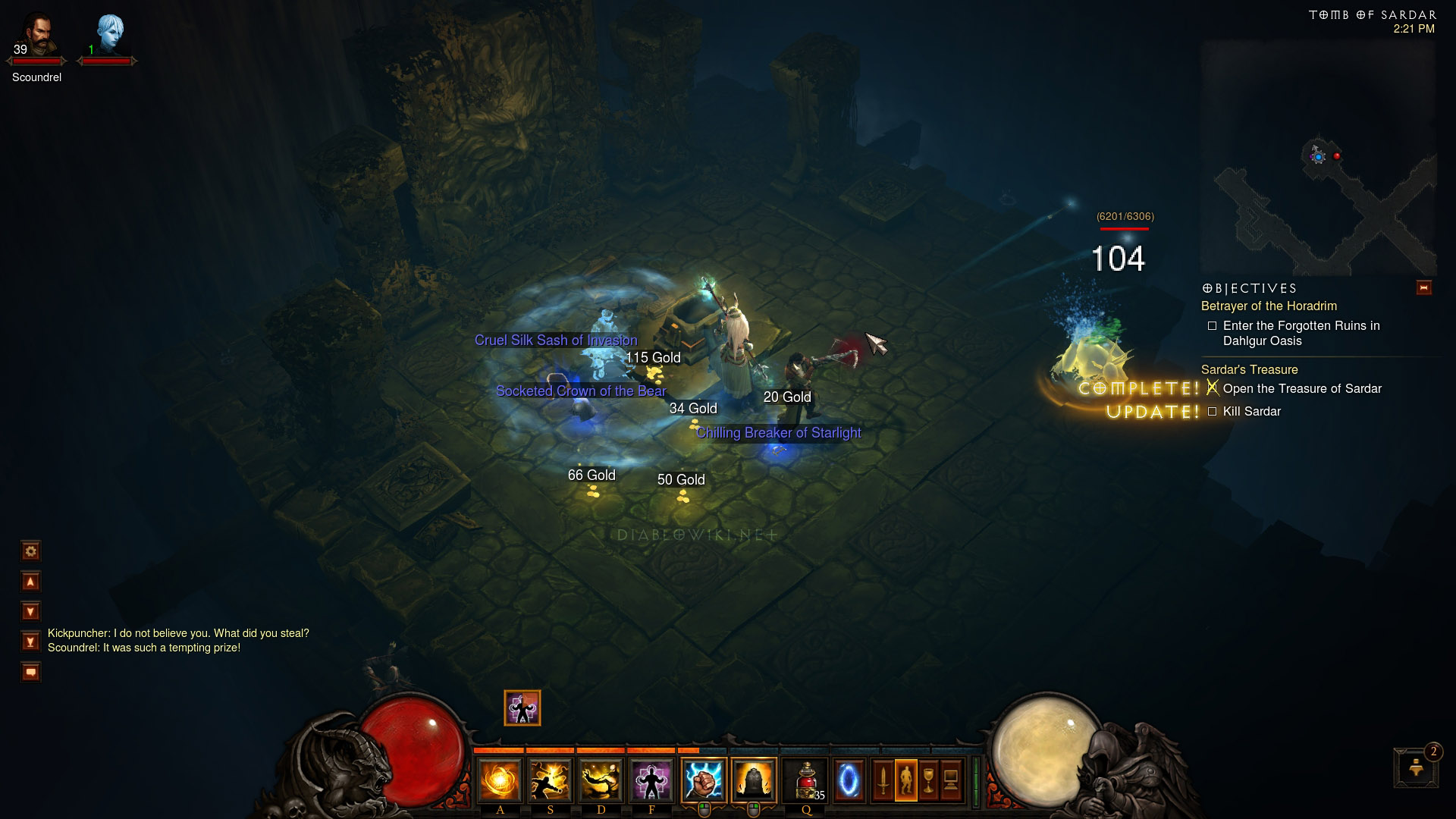Open the game menu computer button
Image resolution: width=1456 pixels, height=819 pixels.
coord(952,780)
